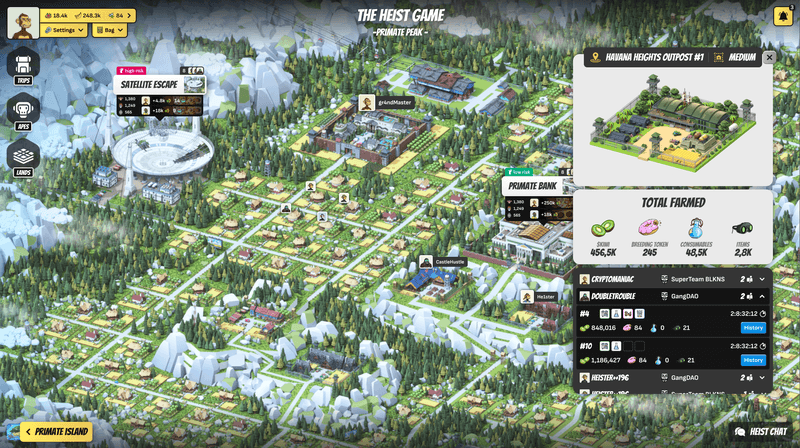Viewport: 800px width, 448px height.
Task: Select the Primate Bank location card
Action: [x=533, y=186]
